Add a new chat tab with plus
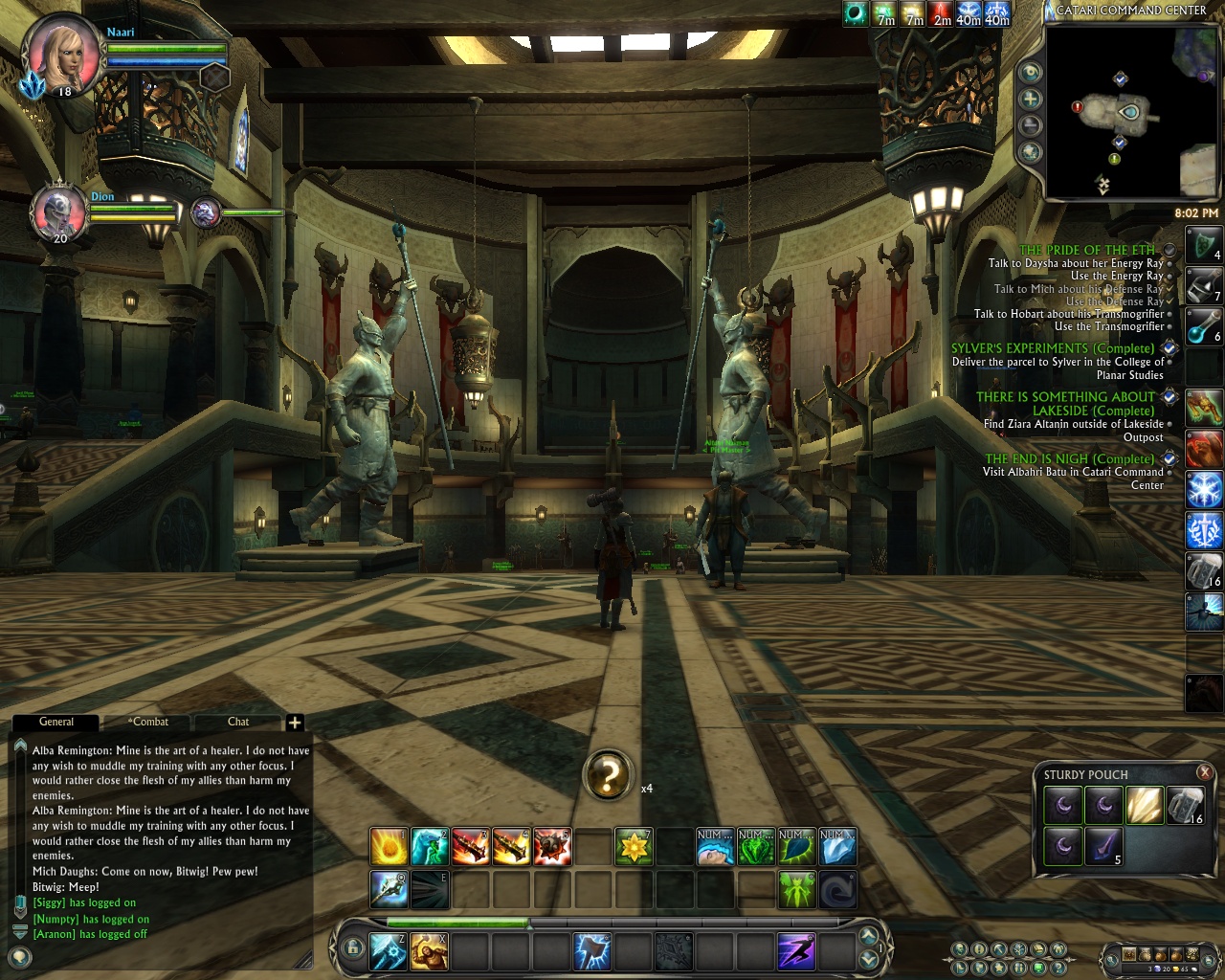 point(295,723)
